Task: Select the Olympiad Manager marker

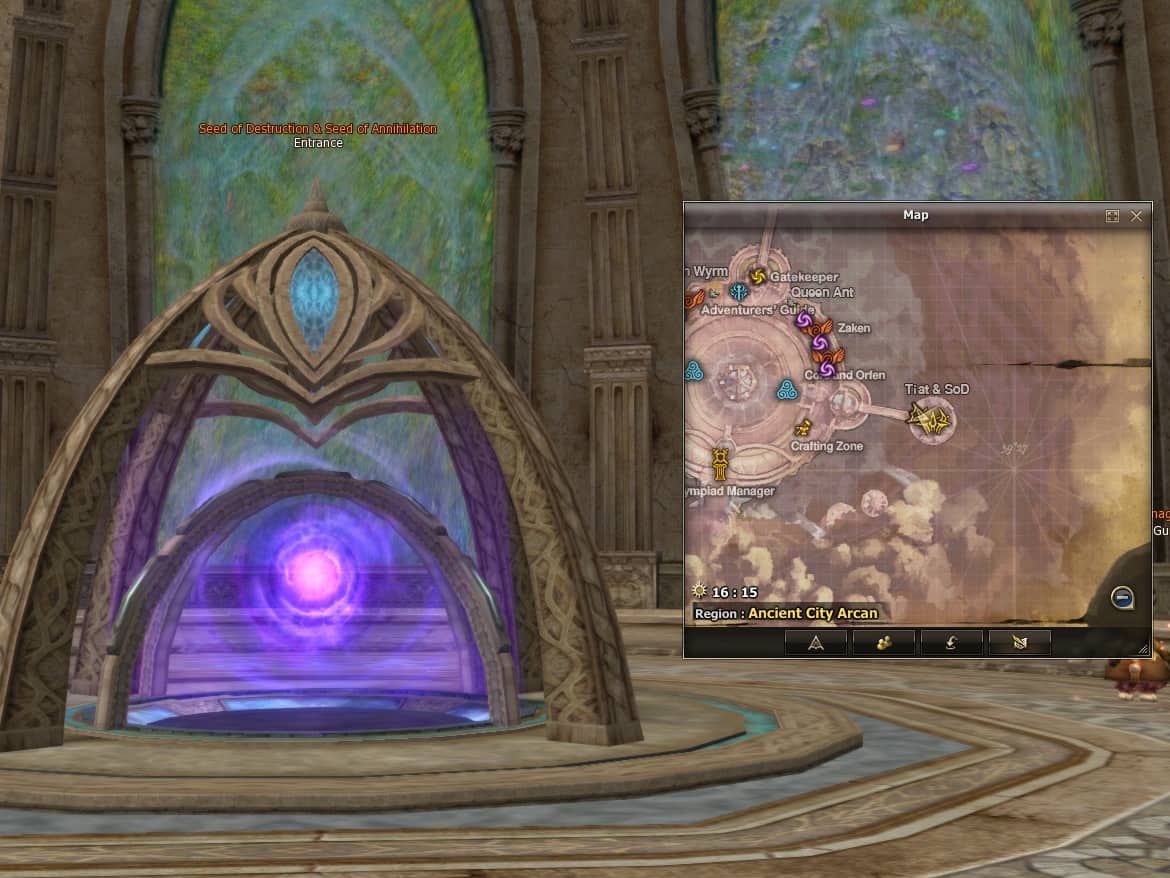Action: click(720, 464)
